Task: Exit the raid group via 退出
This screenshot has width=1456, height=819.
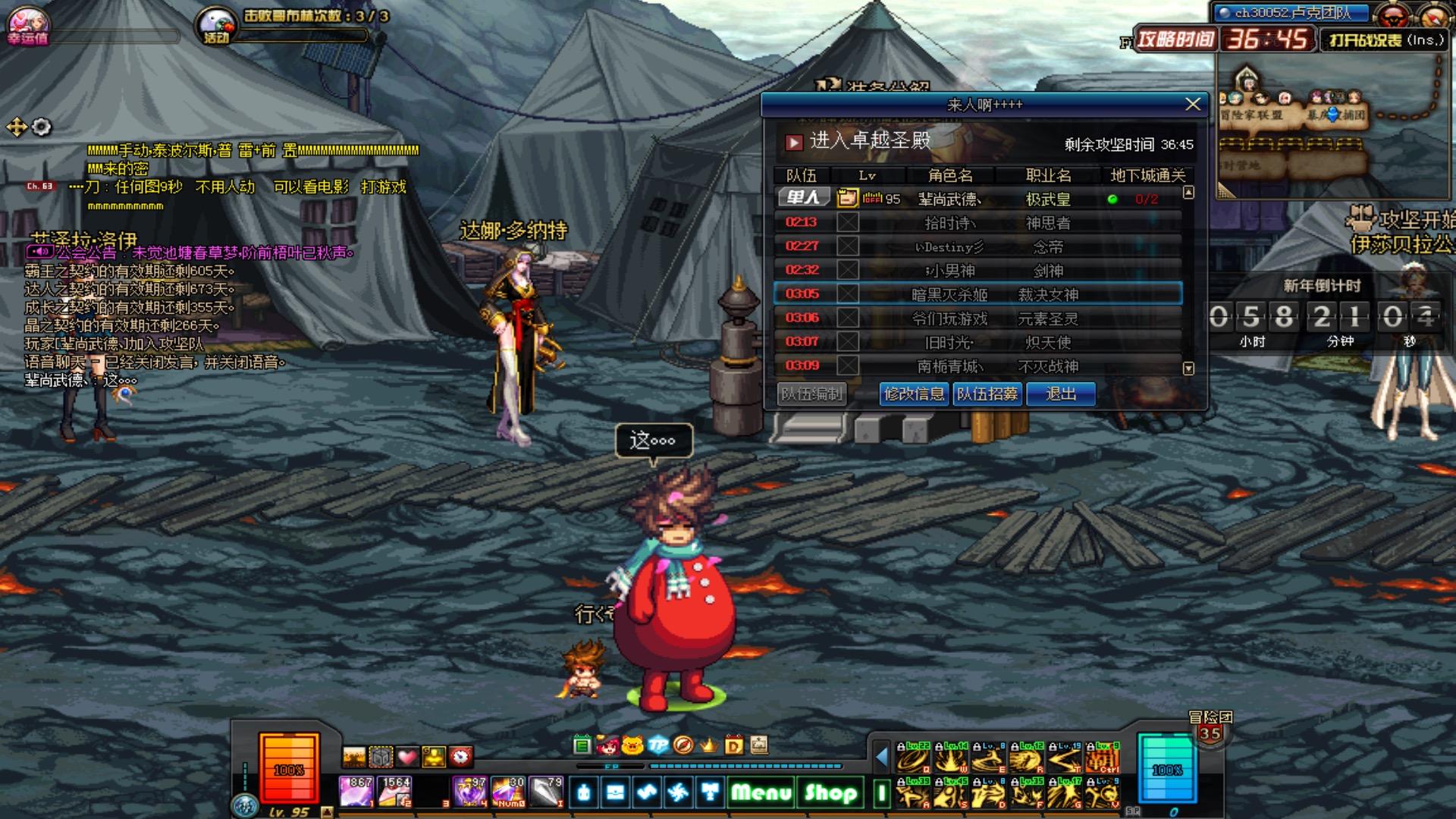Action: pyautogui.click(x=1060, y=394)
